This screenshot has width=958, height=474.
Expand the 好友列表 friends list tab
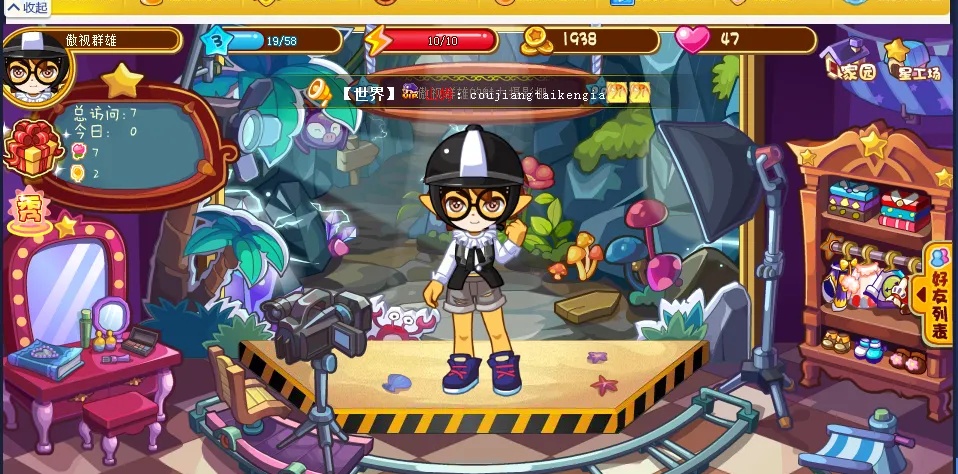click(938, 294)
